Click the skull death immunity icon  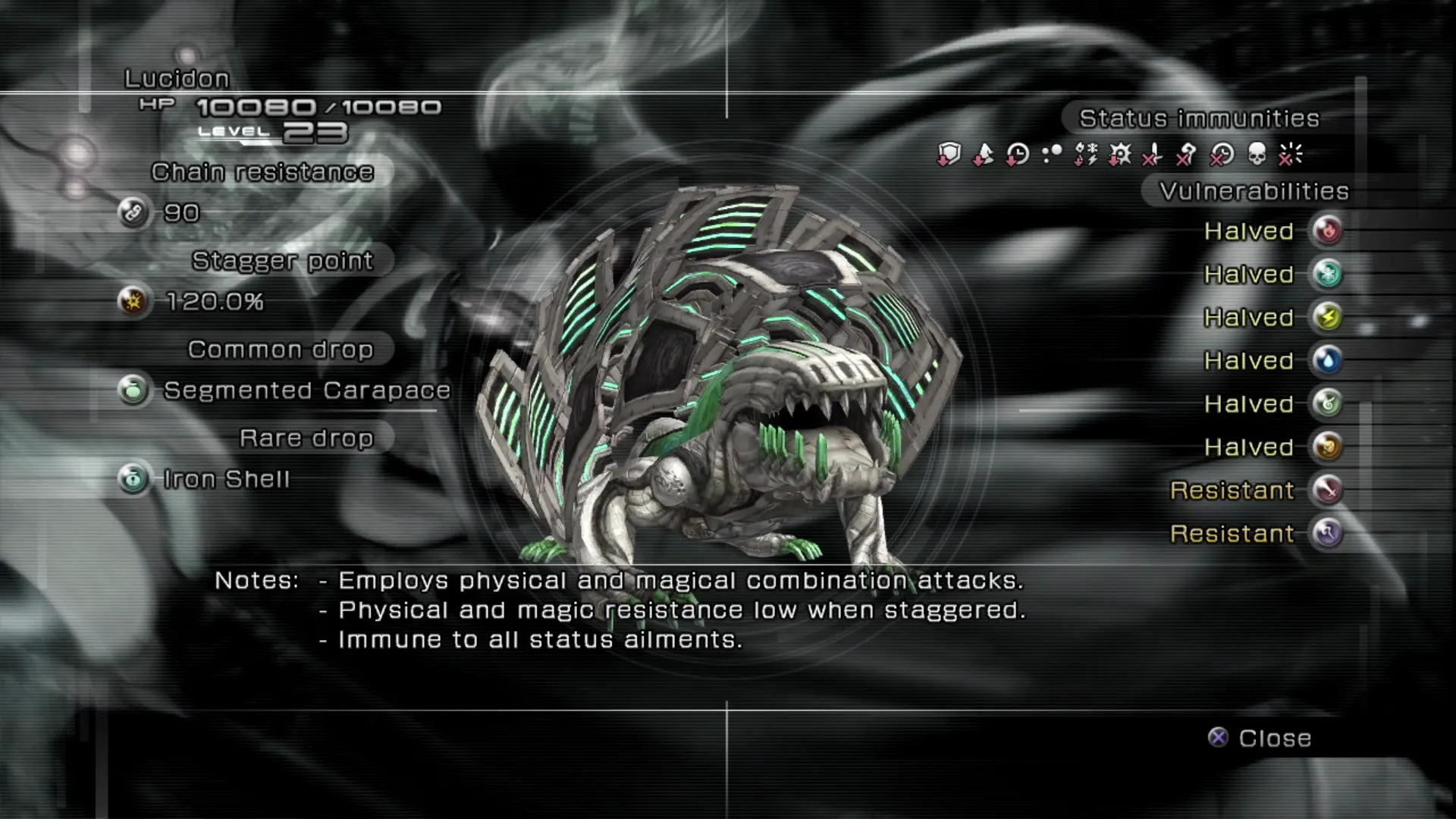click(1257, 155)
